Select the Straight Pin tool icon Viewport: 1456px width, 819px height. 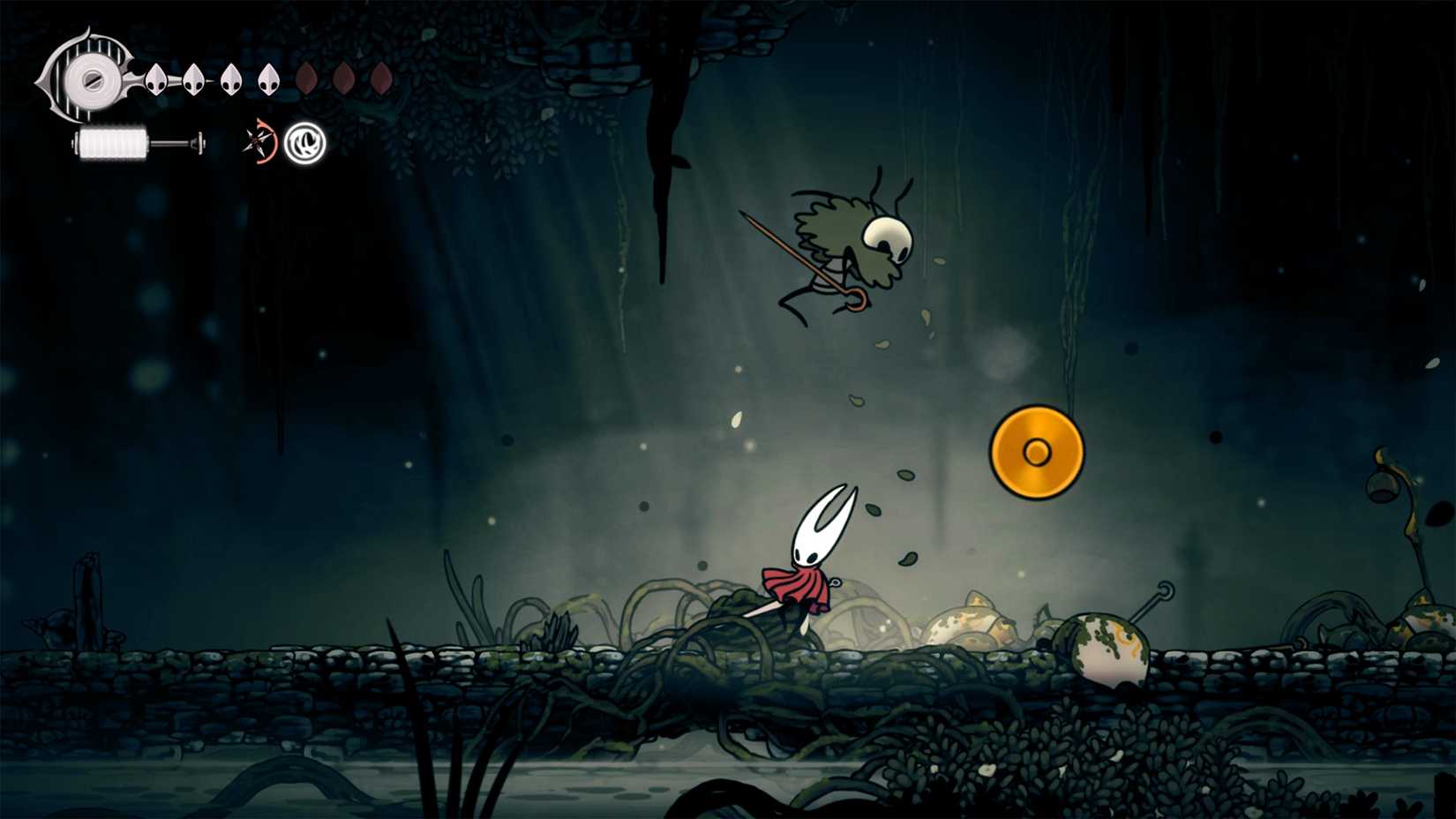[x=255, y=141]
